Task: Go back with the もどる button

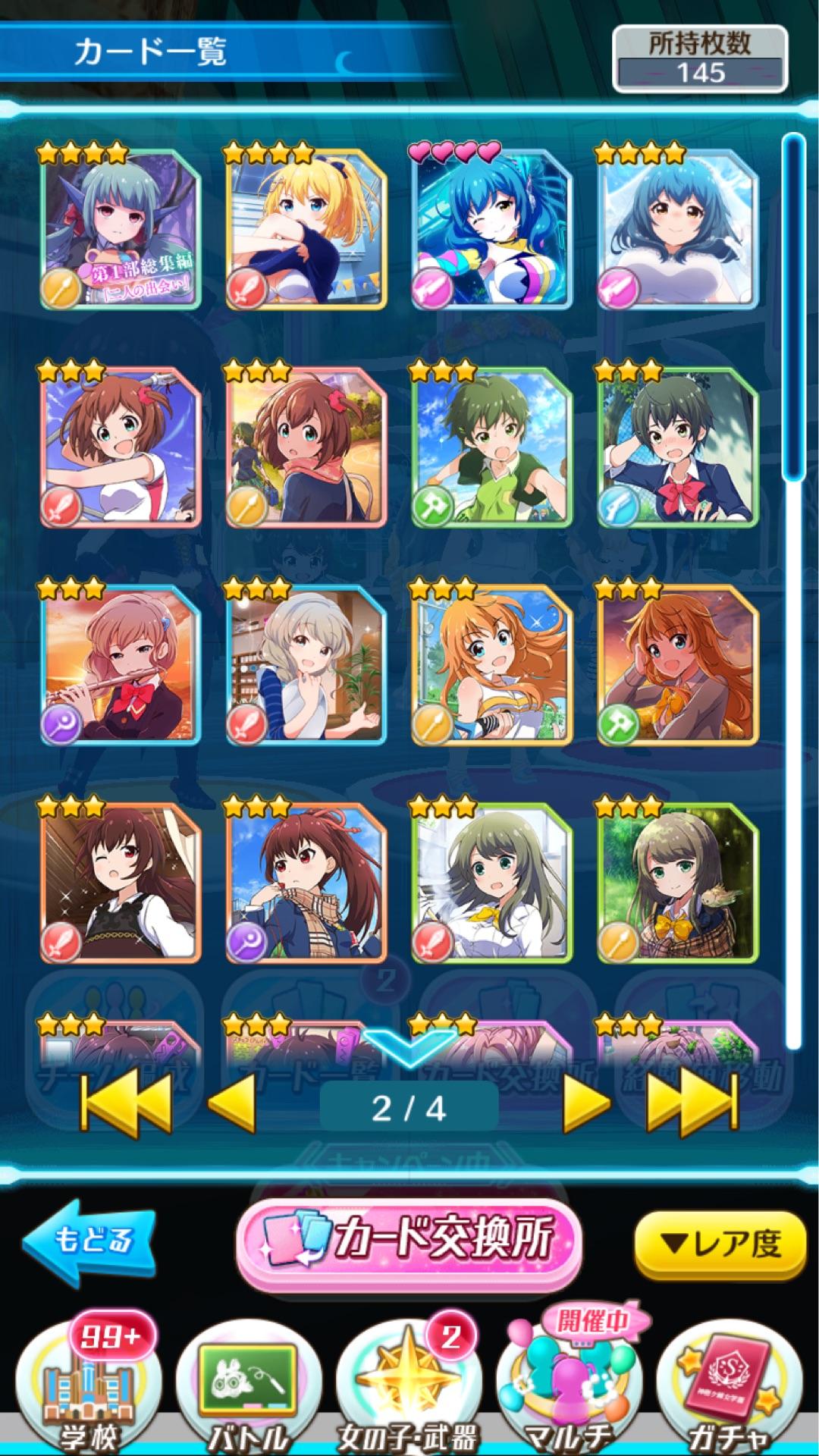Action: 89,1241
